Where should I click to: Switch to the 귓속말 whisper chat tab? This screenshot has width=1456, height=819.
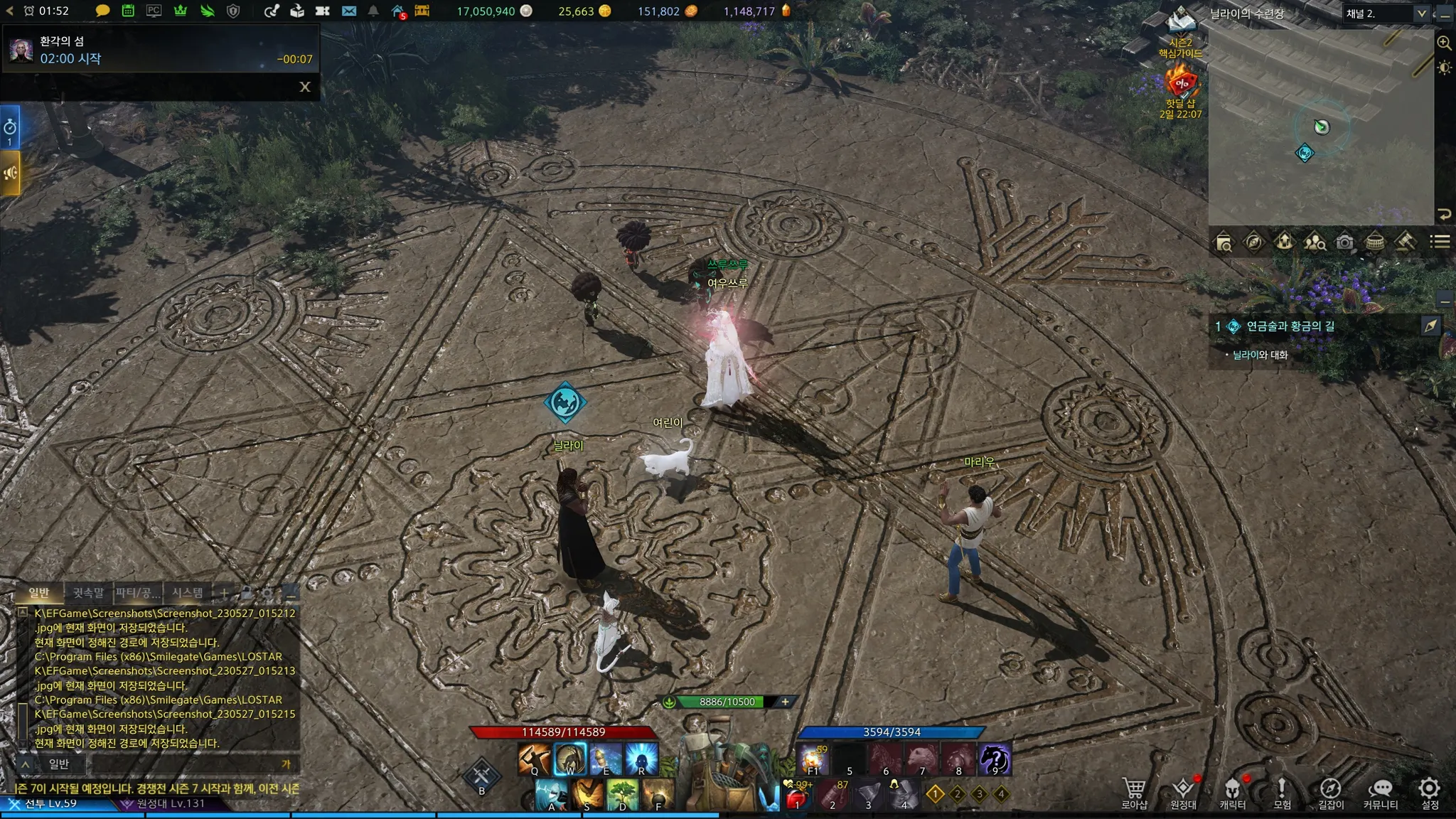coord(88,592)
